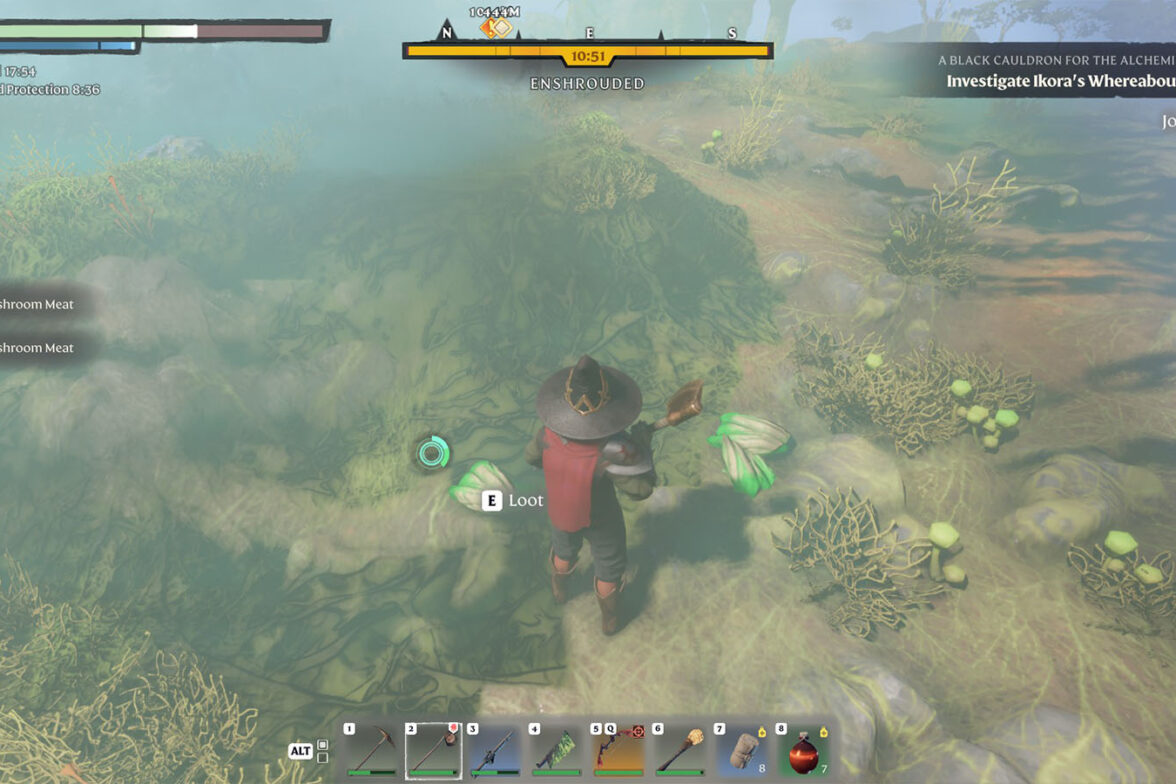1176x784 pixels.
Task: Select the torch in hotbar slot 6
Action: pos(679,751)
